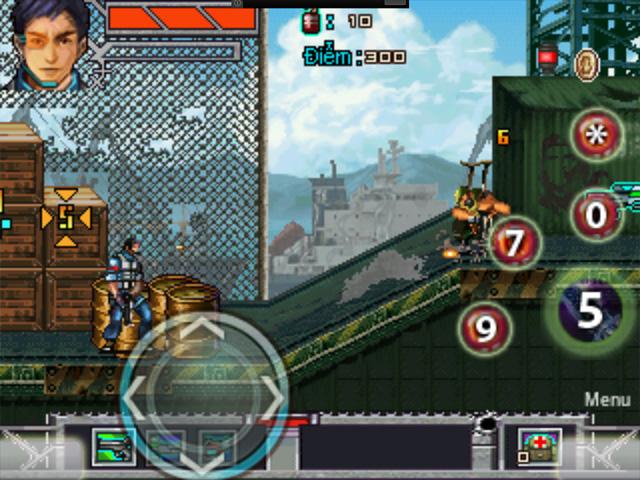Tap the red 9 button
This screenshot has height=480, width=640.
[x=485, y=328]
